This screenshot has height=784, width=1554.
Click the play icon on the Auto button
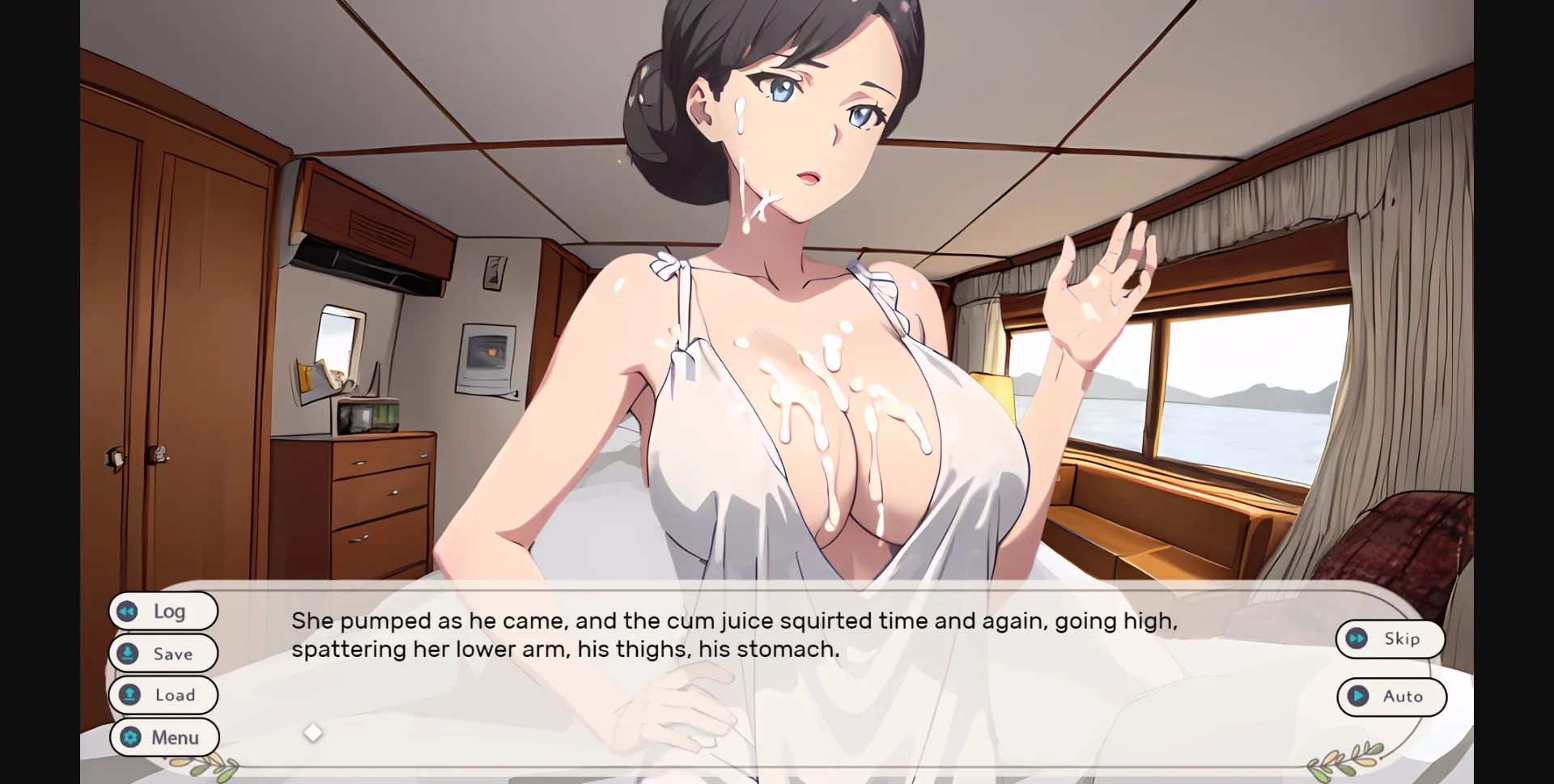(x=1358, y=697)
